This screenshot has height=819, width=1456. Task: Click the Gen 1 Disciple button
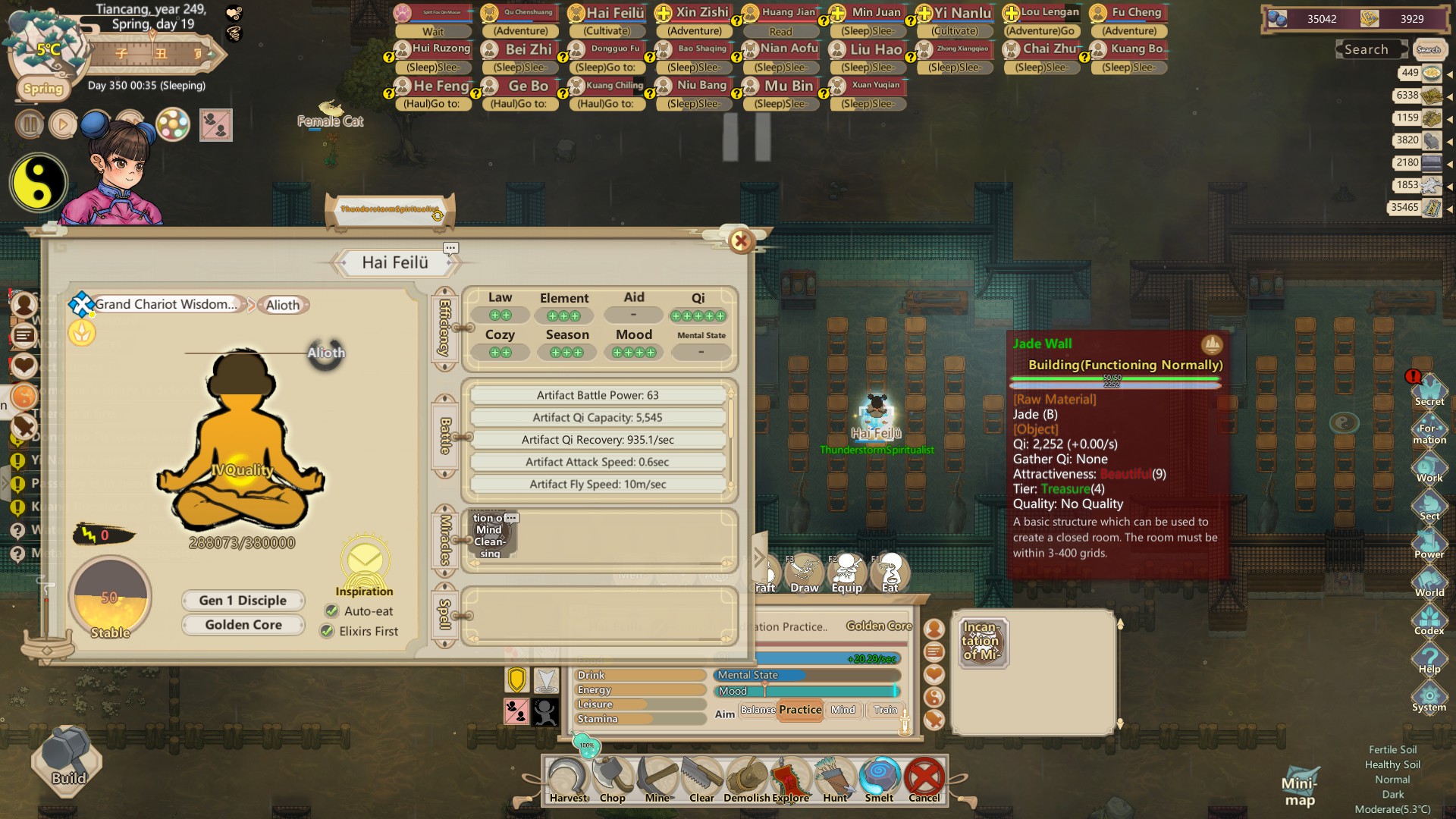click(x=243, y=600)
